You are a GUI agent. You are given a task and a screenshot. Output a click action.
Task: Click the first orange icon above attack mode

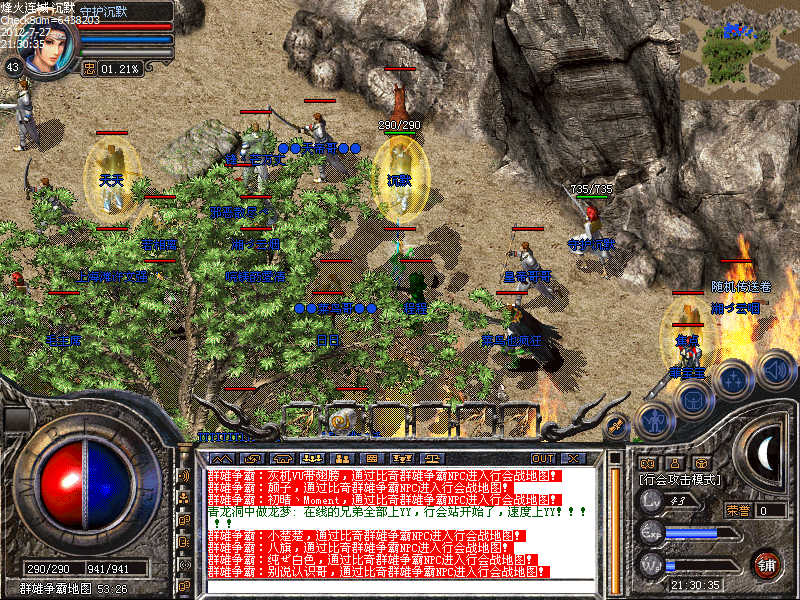[x=646, y=464]
